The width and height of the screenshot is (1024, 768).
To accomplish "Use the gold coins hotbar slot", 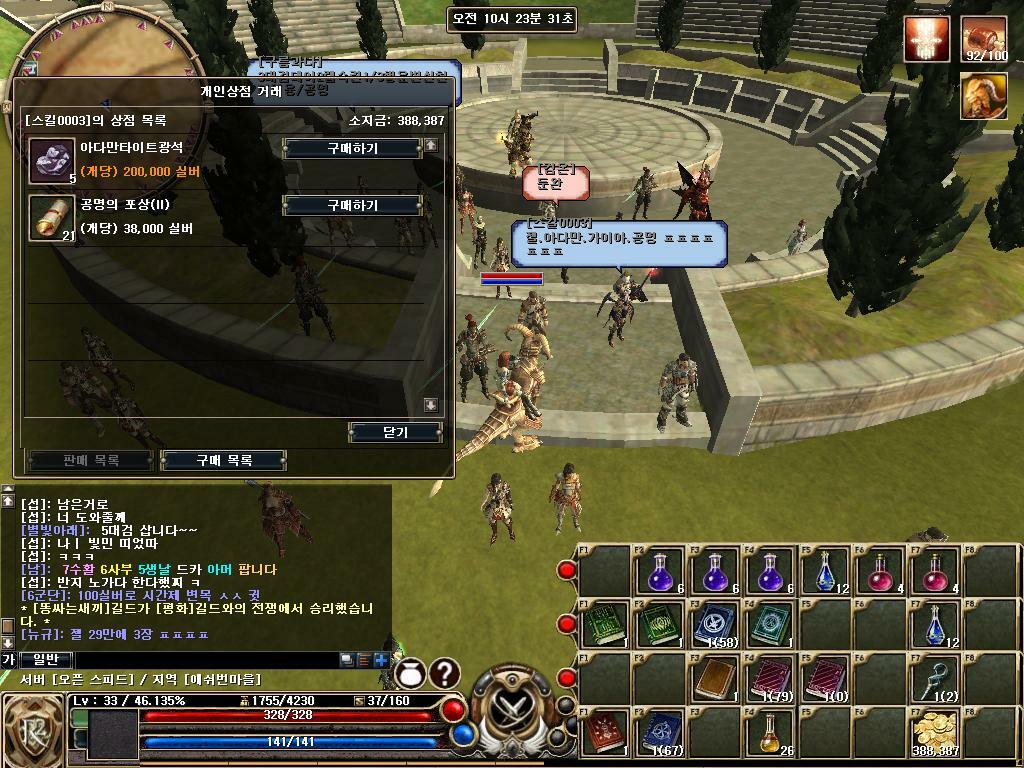I will 935,734.
